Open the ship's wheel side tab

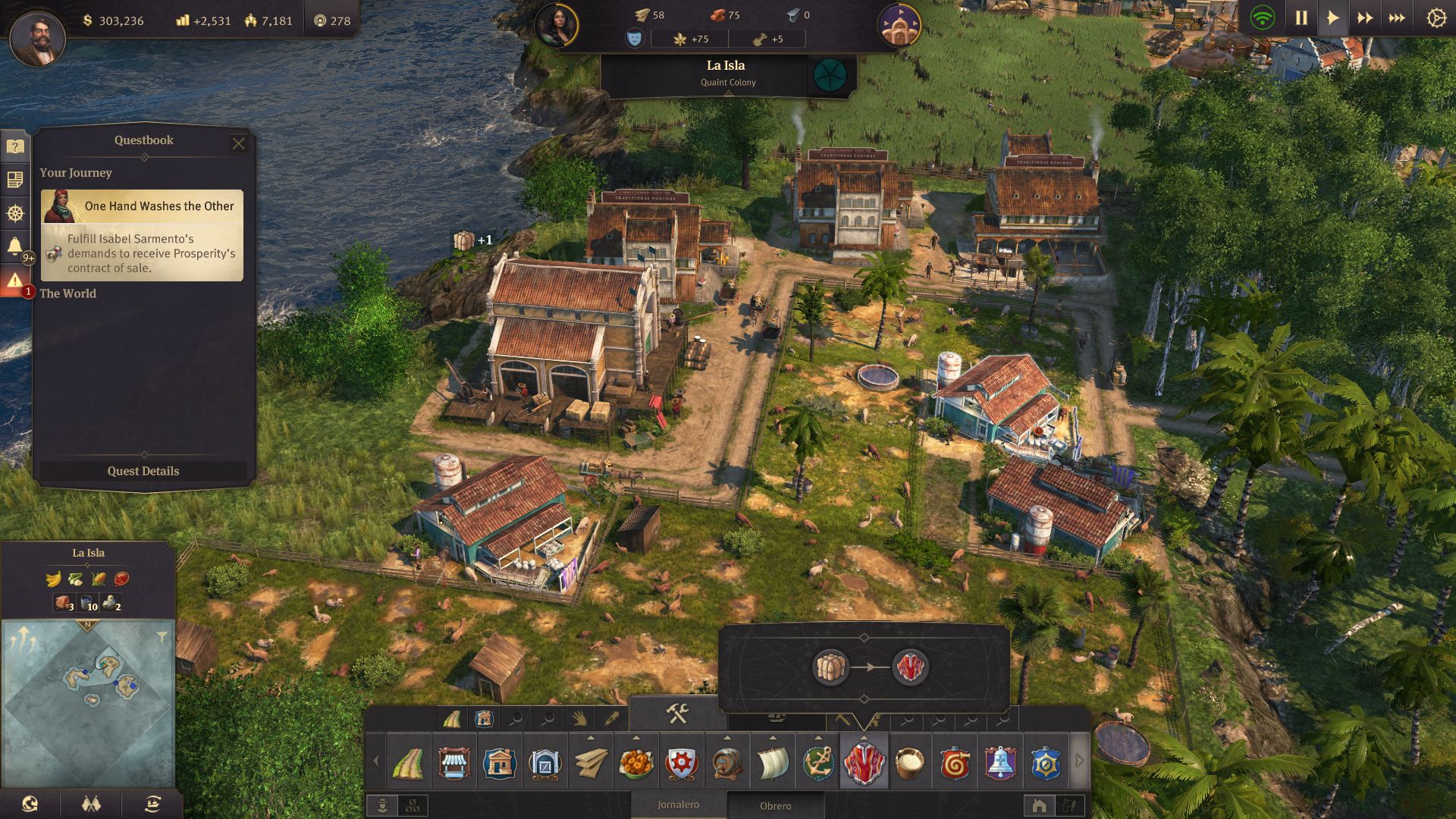pyautogui.click(x=14, y=213)
